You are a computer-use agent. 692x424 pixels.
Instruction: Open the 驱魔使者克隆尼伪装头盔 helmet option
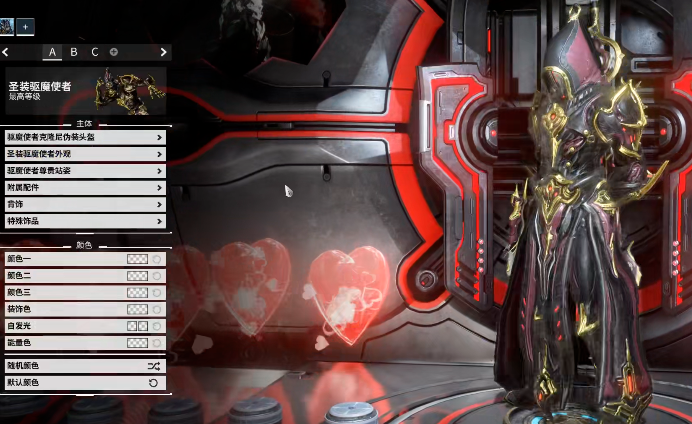pos(85,137)
